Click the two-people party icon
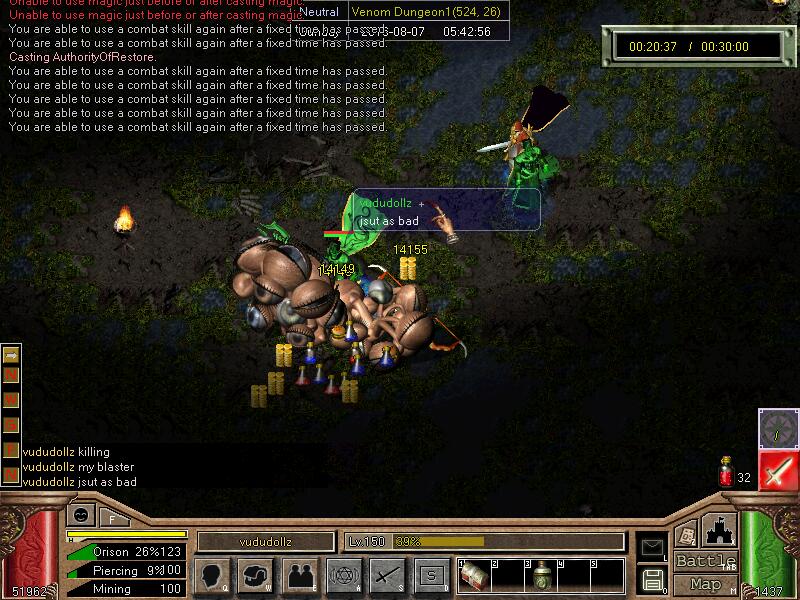Viewport: 800px width, 600px height. [299, 575]
